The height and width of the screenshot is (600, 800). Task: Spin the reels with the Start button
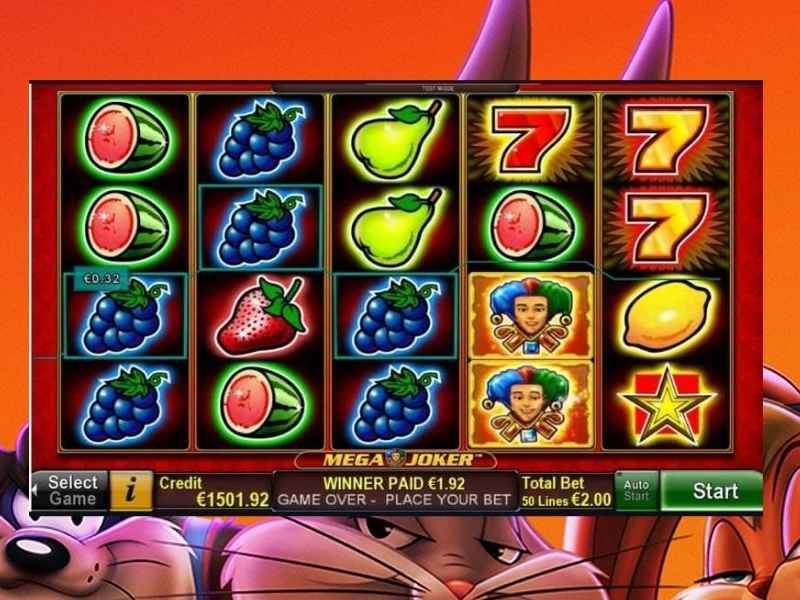click(714, 491)
